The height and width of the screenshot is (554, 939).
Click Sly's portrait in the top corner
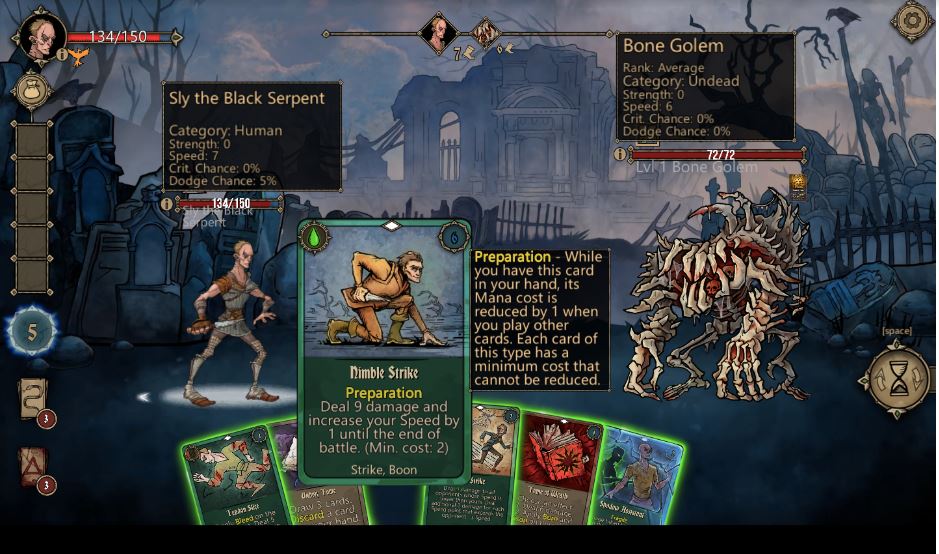pos(42,35)
